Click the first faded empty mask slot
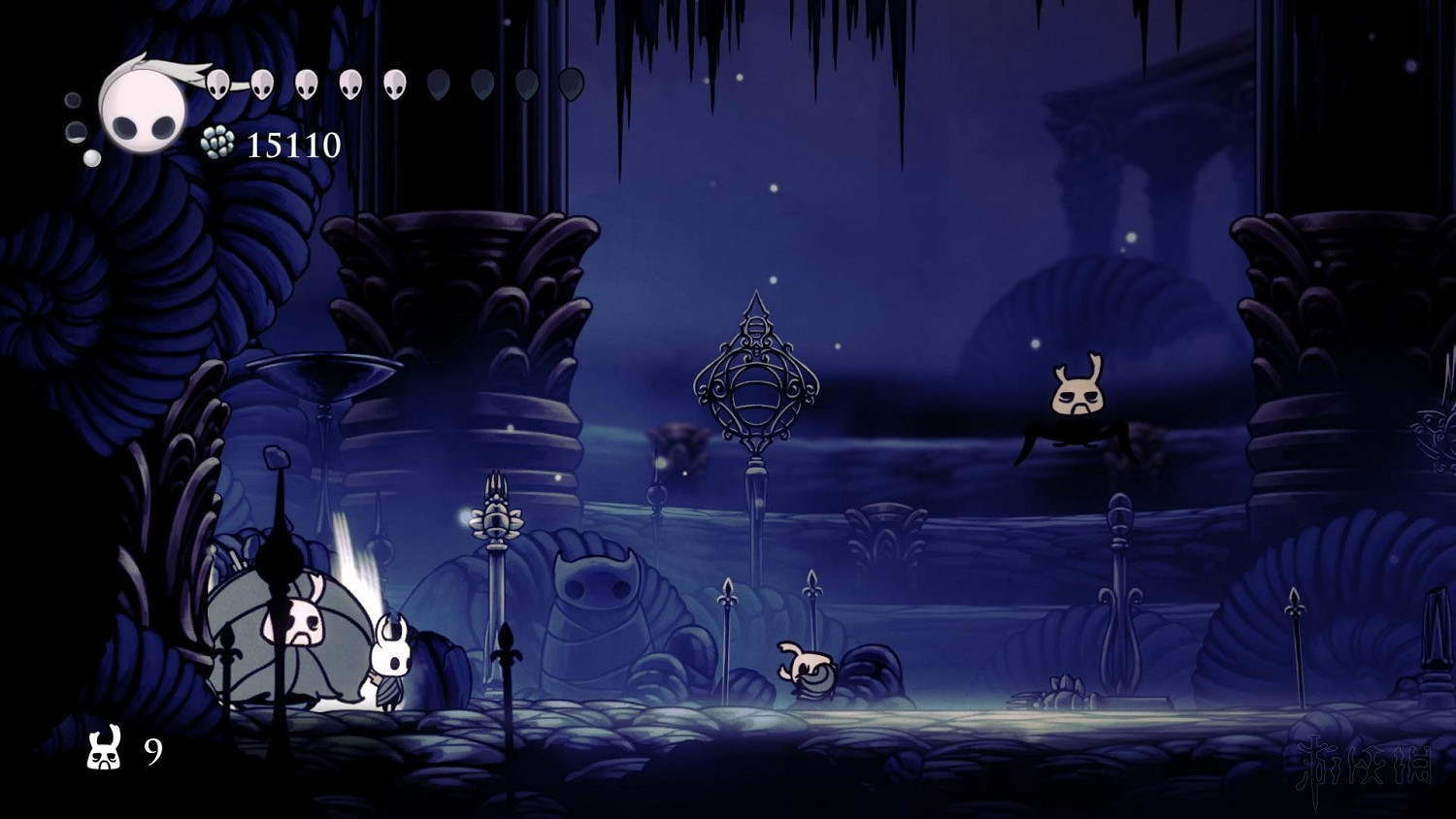This screenshot has height=819, width=1456. click(437, 85)
